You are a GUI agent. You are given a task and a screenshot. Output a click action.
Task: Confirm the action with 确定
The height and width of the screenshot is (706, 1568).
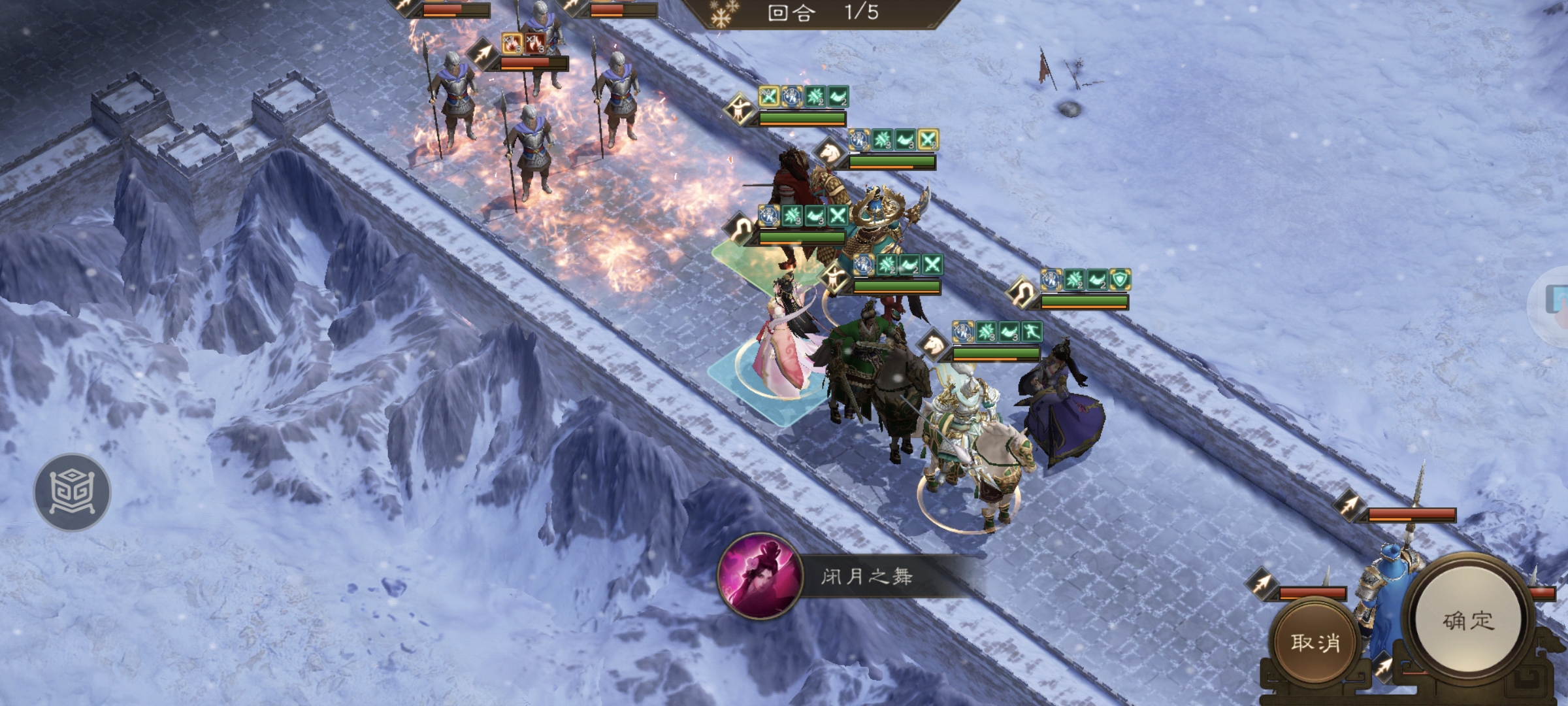coord(1468,620)
